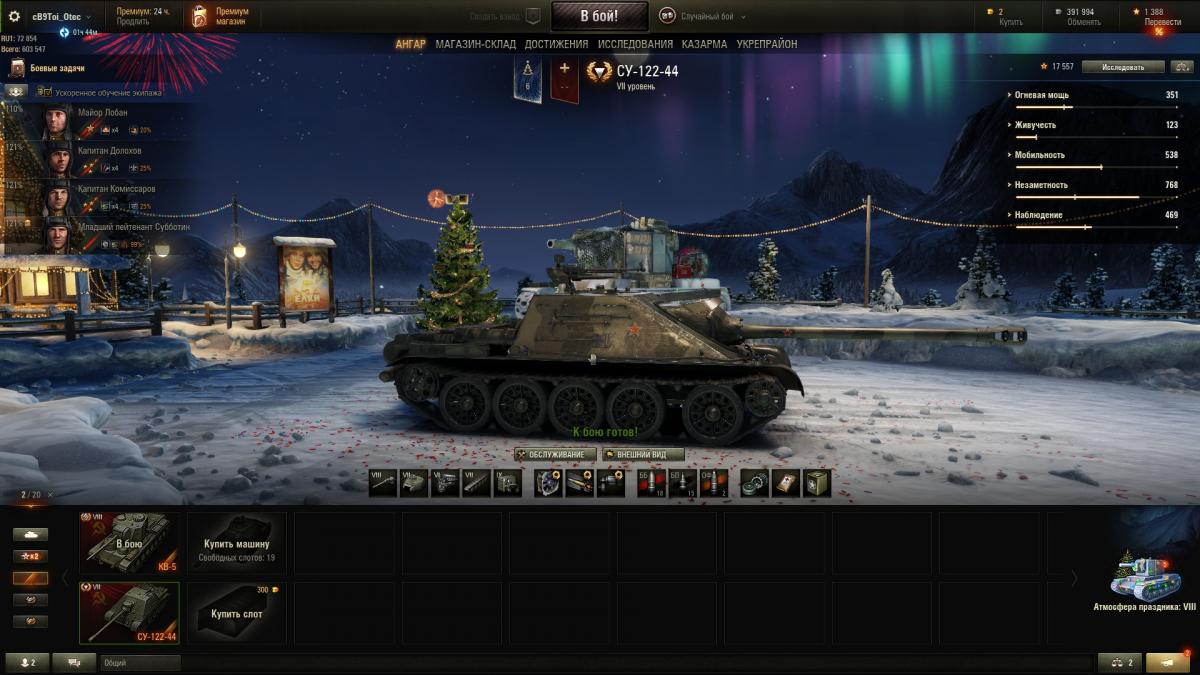This screenshot has width=1200, height=675.
Task: Click the Общий chat input field
Action: (140, 662)
